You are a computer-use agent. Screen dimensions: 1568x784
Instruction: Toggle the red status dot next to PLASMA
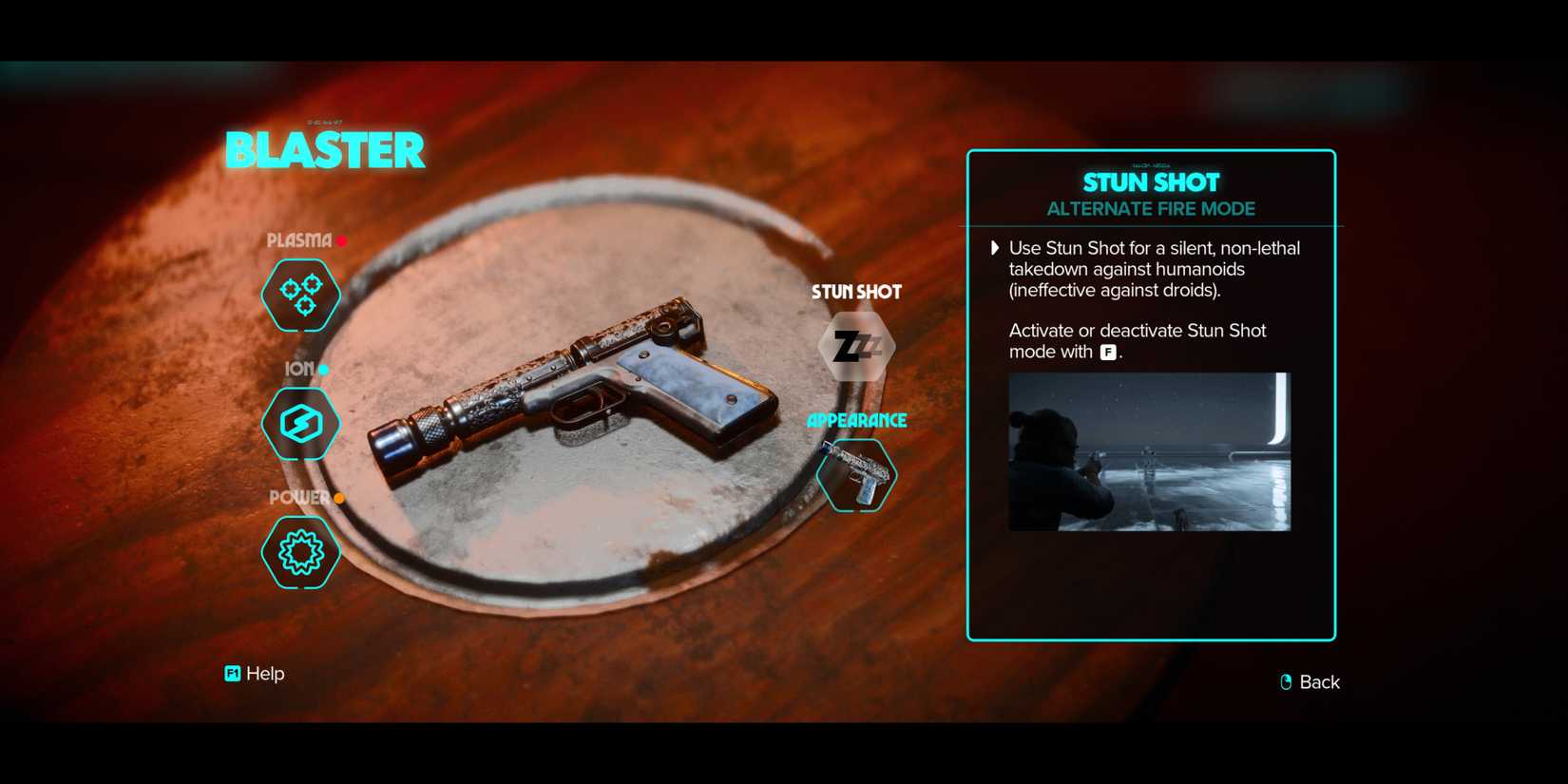pyautogui.click(x=341, y=240)
